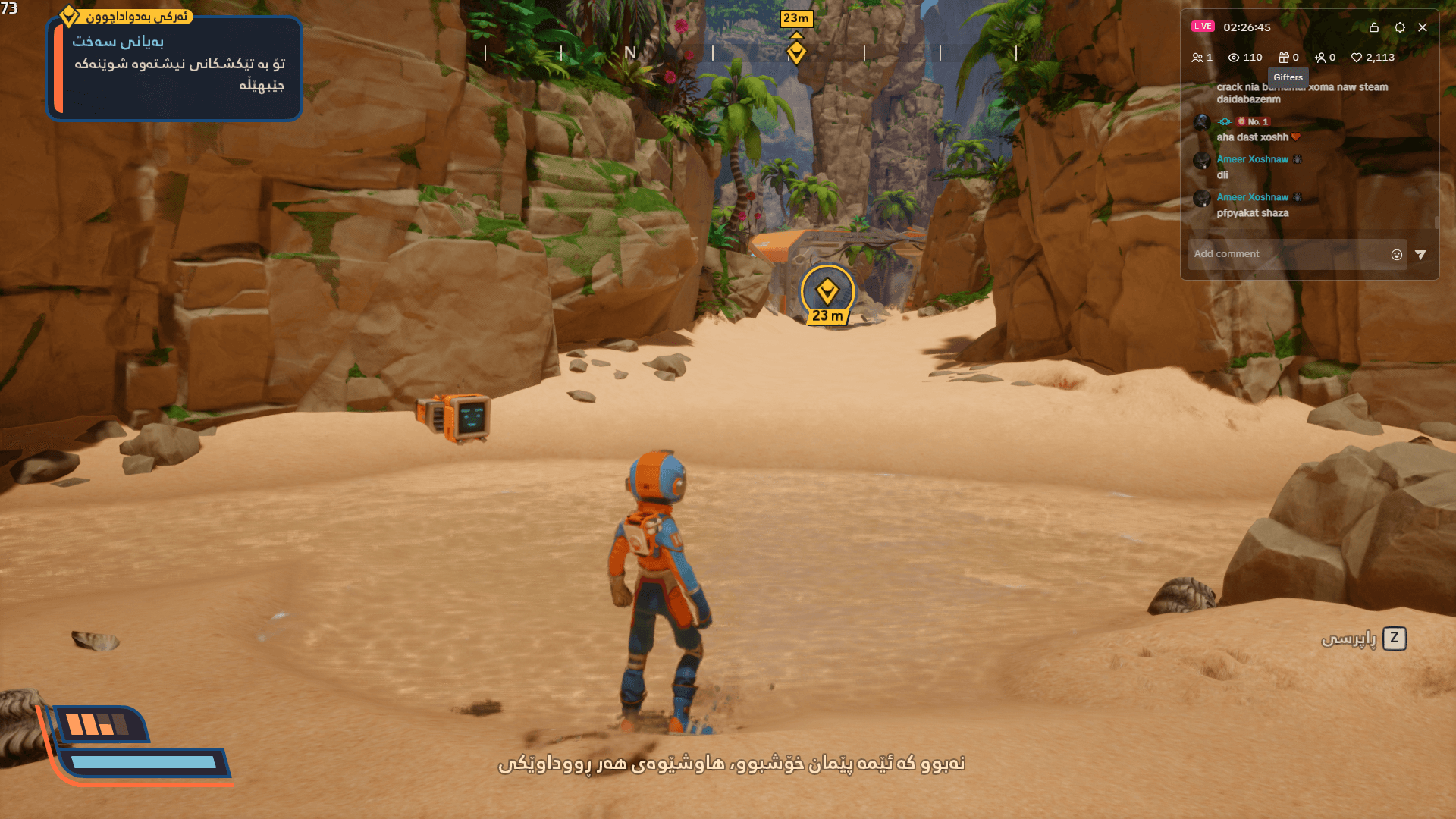Toggle the padlock on the stream panel

tap(1373, 27)
